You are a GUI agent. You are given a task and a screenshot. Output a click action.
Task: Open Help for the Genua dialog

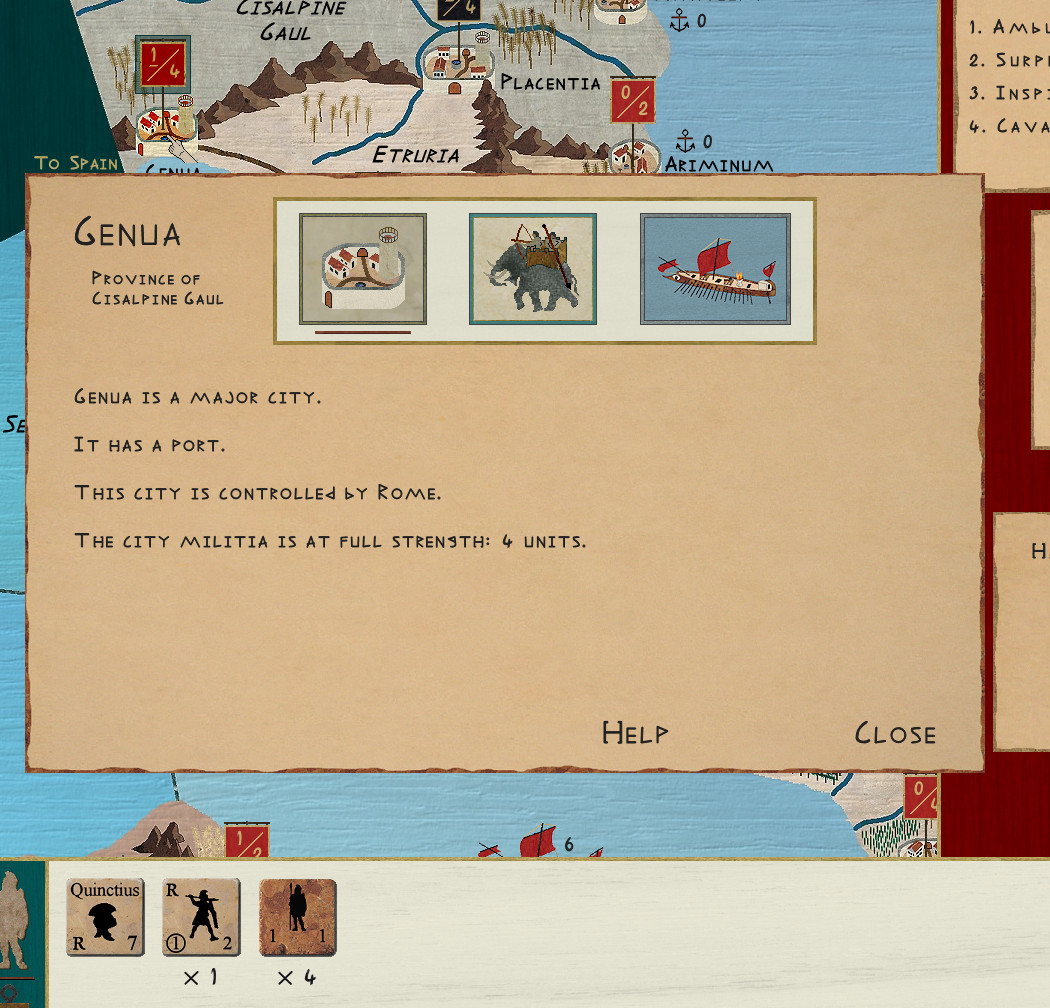[x=635, y=734]
